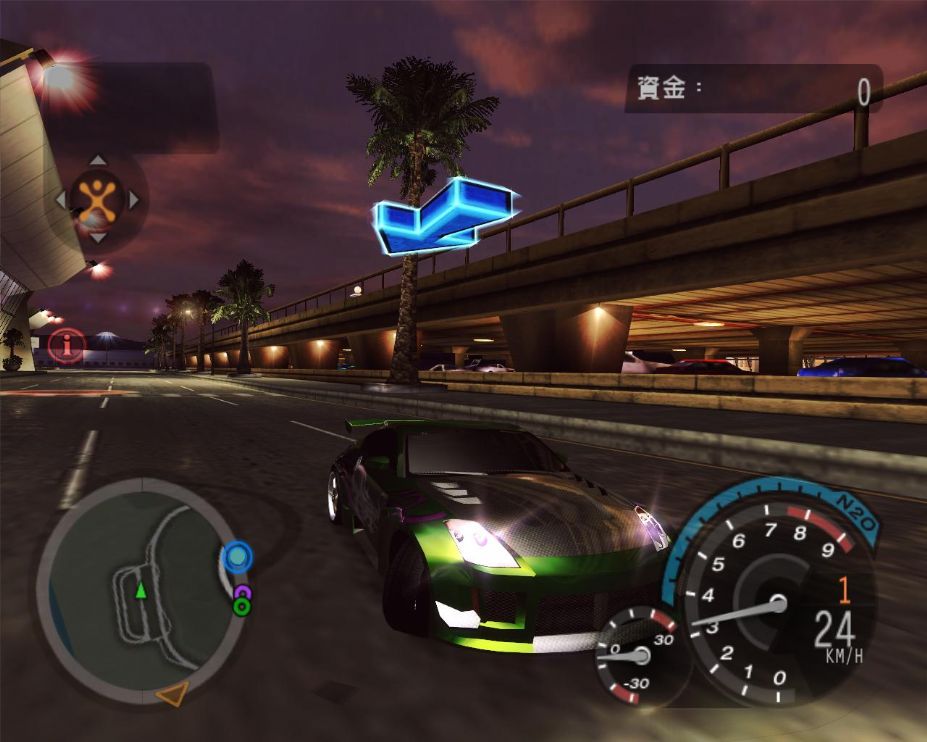Select the green ring marker on minimap
The image size is (927, 742).
point(241,606)
